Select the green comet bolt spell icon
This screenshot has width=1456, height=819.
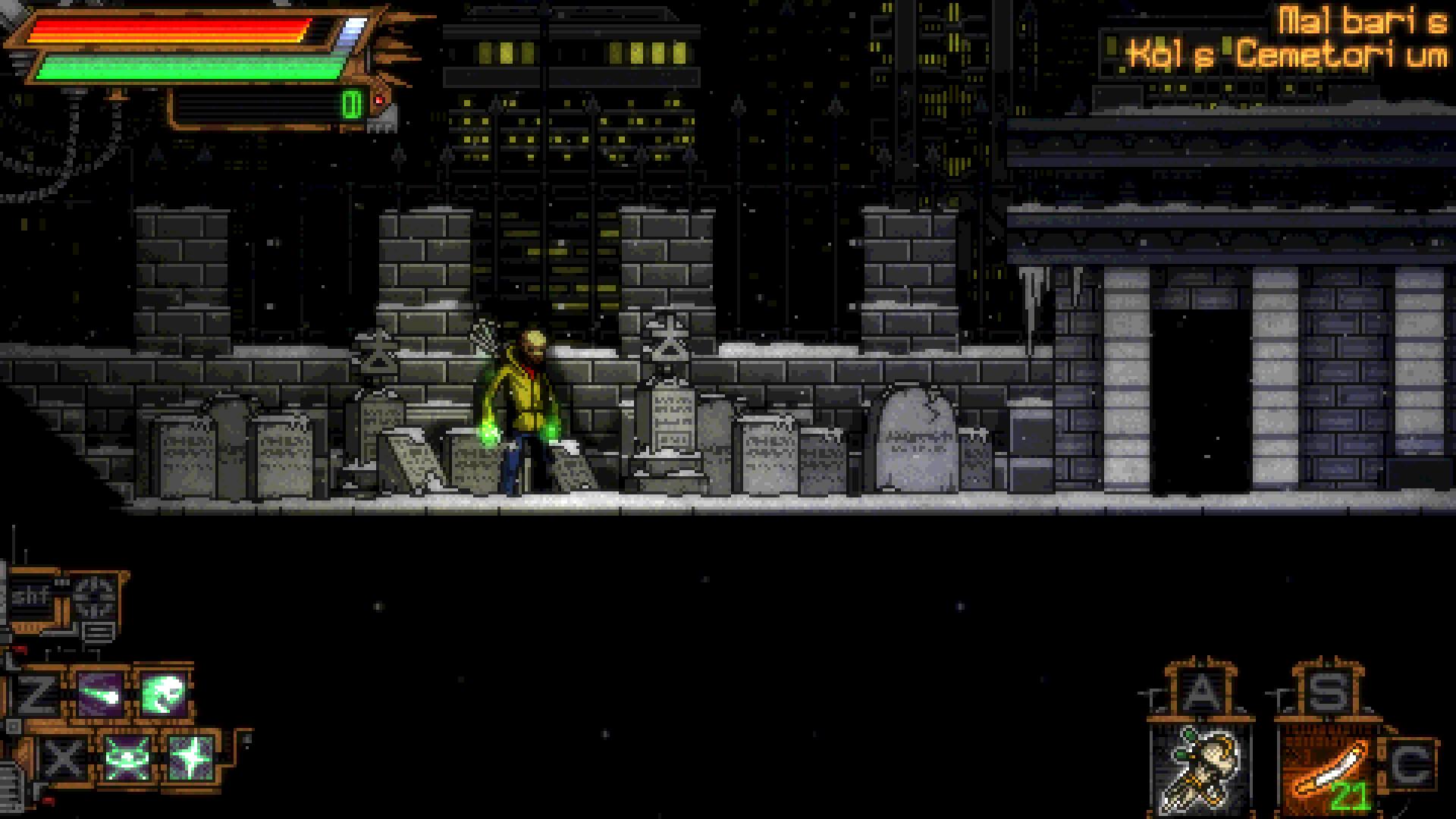tap(101, 694)
